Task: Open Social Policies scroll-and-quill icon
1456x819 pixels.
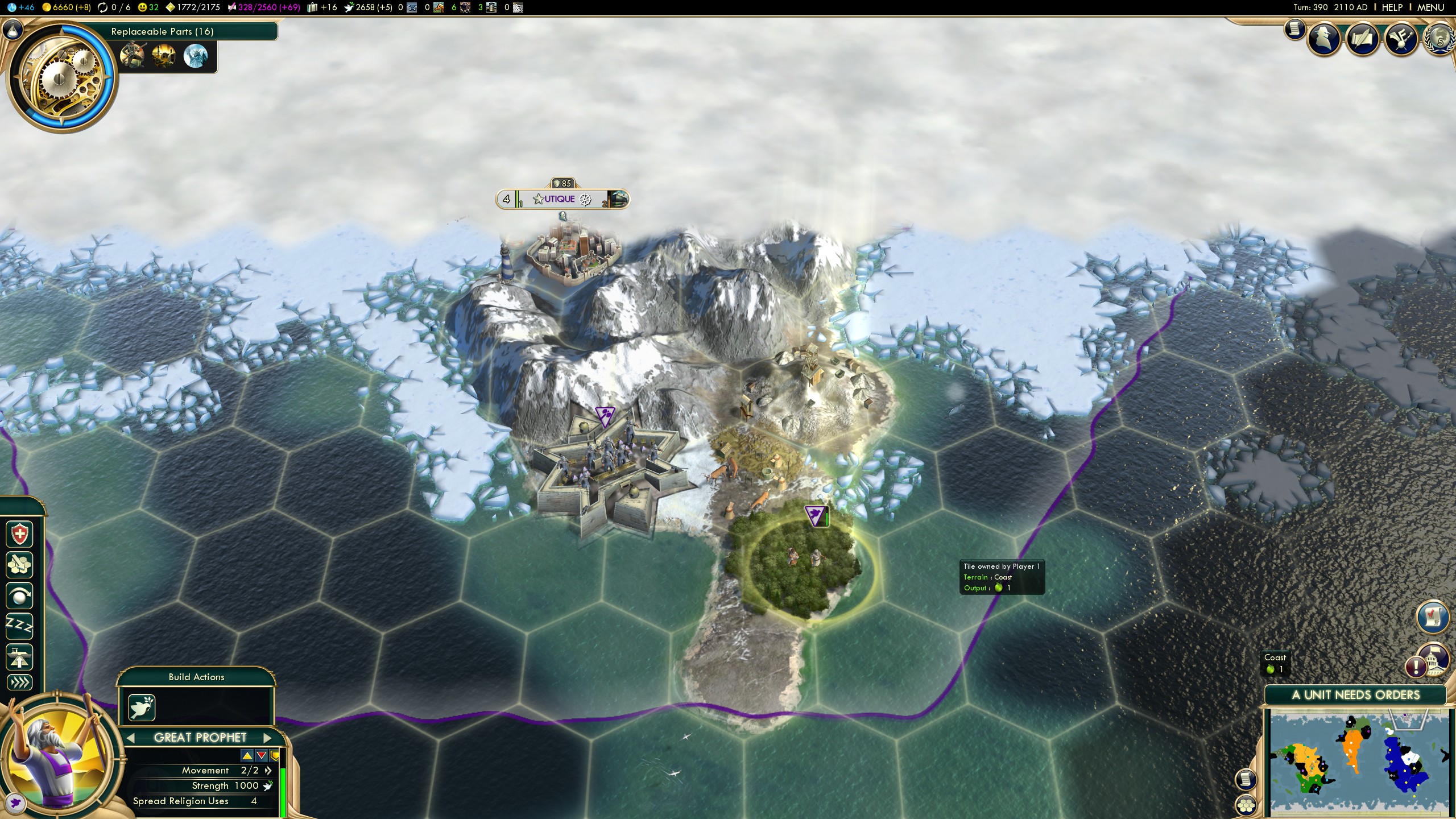Action: point(1362,40)
